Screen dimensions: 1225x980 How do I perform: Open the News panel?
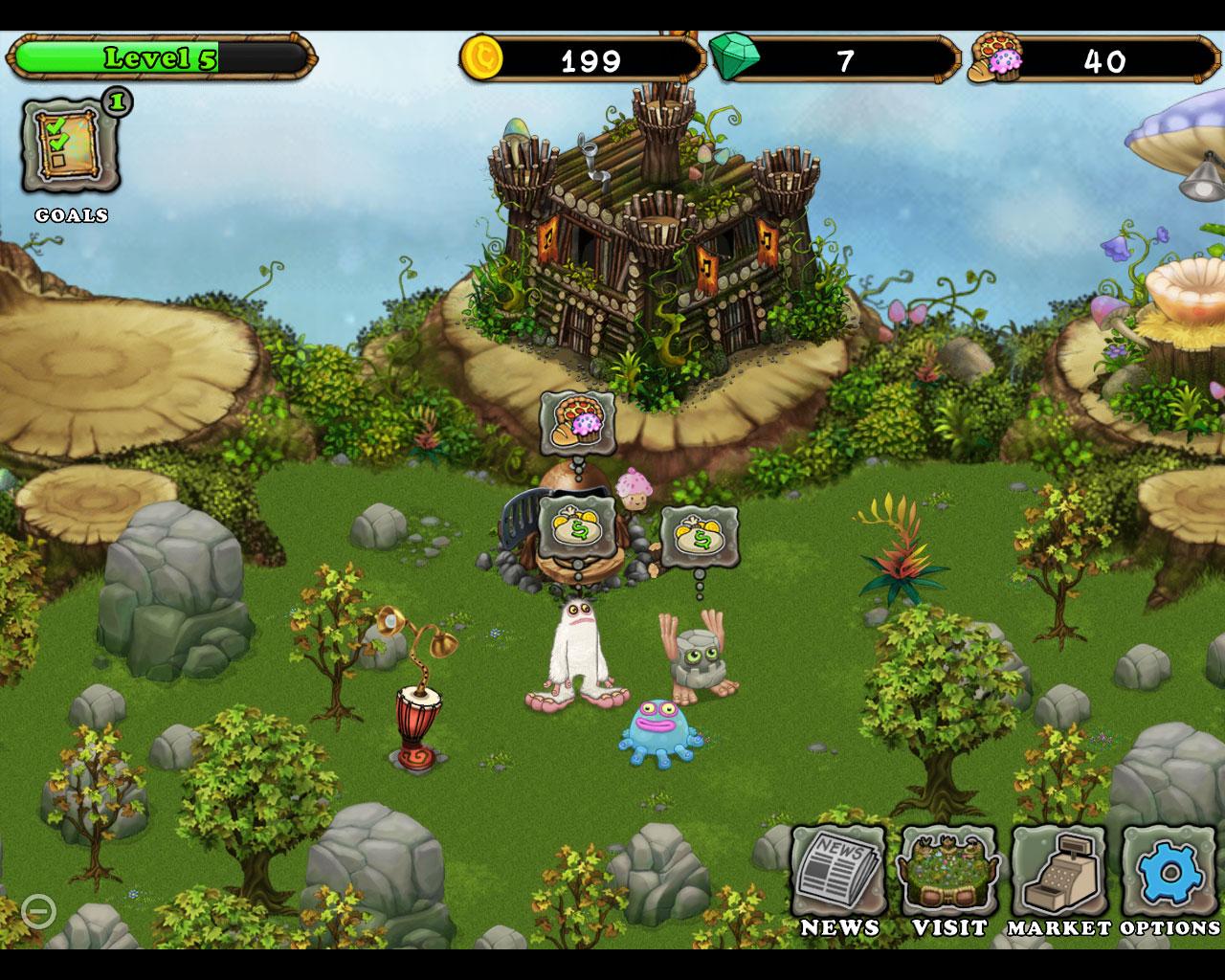pyautogui.click(x=838, y=873)
